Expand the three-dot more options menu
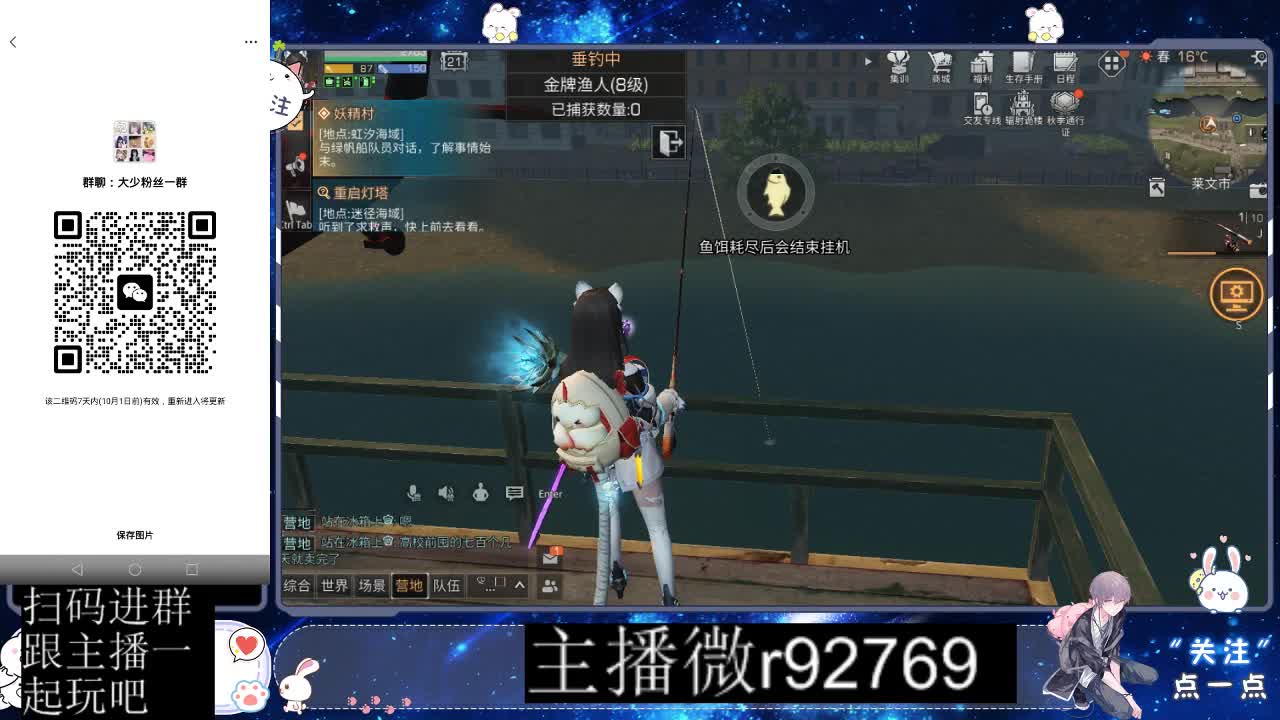The height and width of the screenshot is (720, 1280). click(251, 41)
